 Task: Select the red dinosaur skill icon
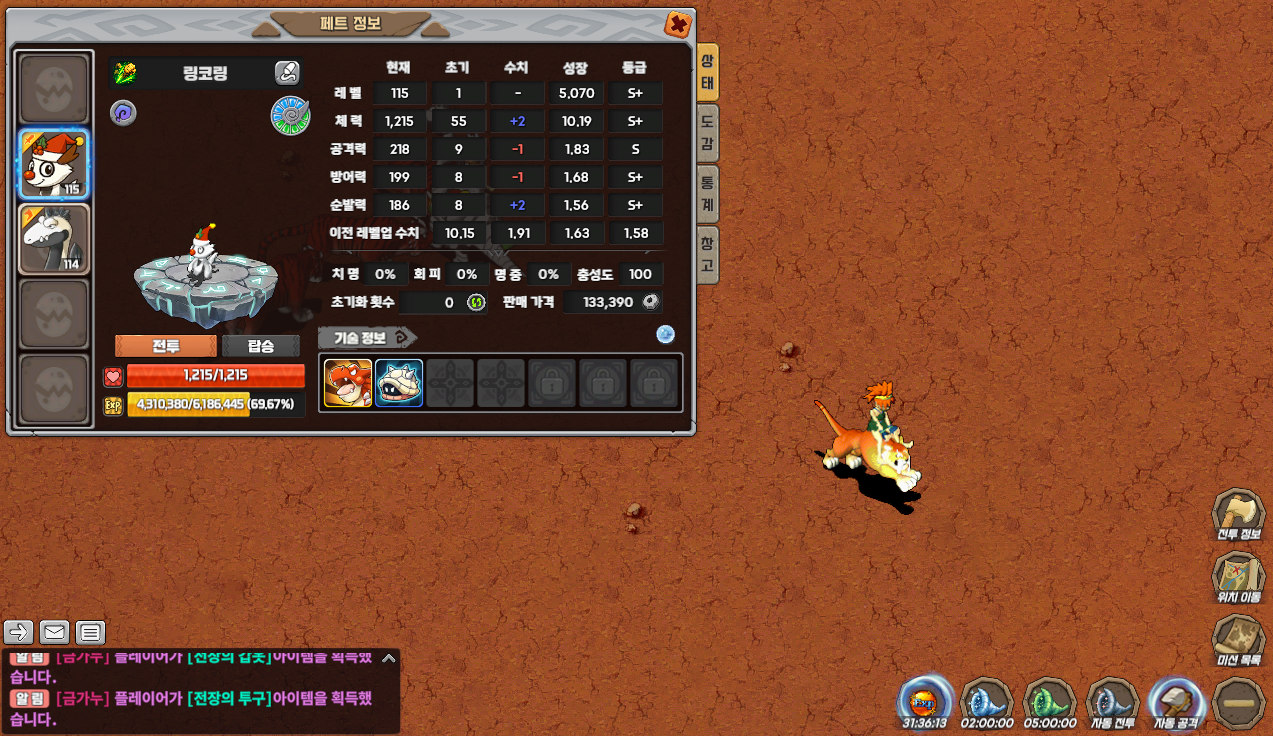pos(348,383)
